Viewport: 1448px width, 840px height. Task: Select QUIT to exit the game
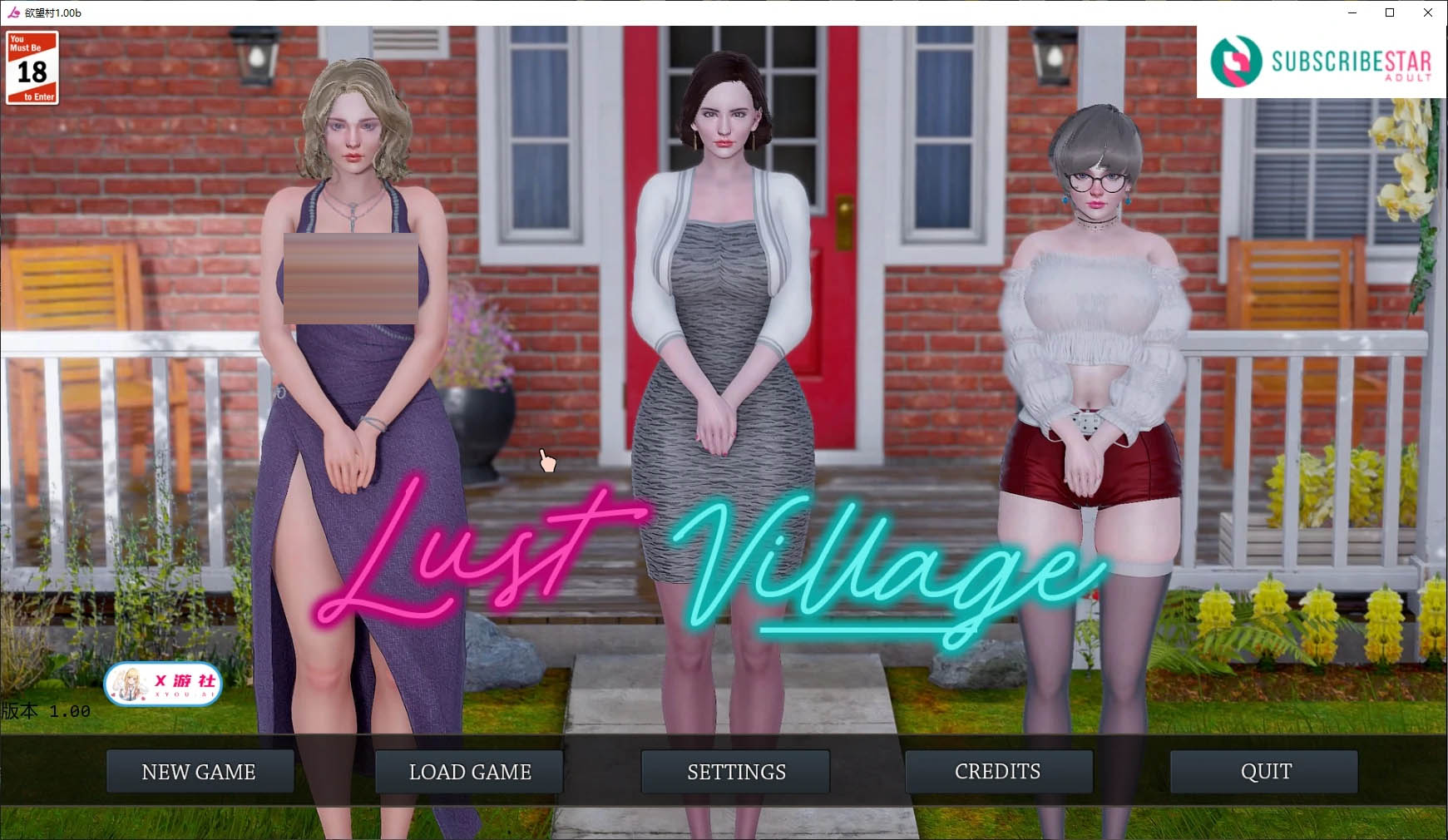coord(1264,772)
